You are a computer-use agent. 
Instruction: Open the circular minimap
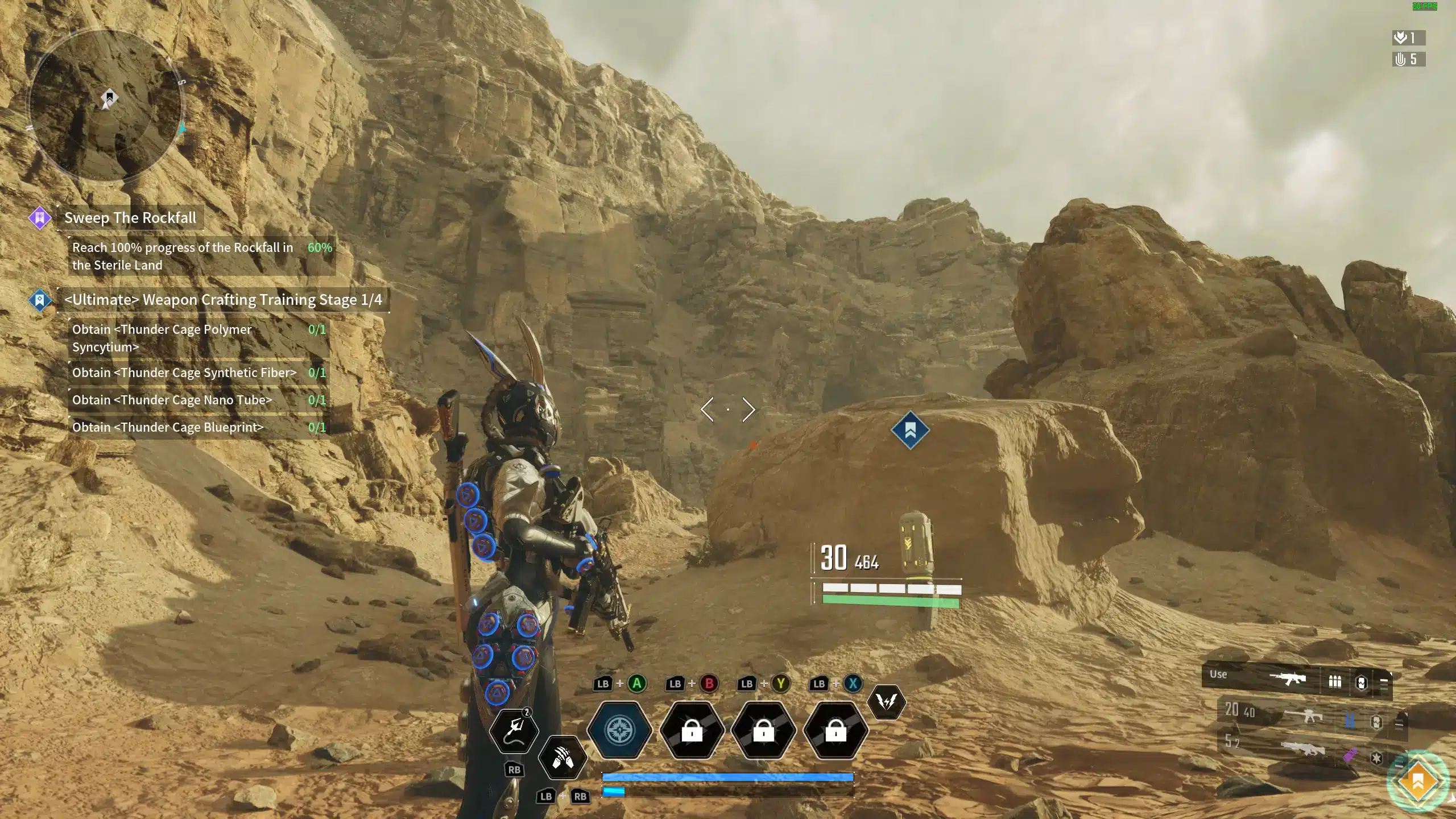coord(106,106)
